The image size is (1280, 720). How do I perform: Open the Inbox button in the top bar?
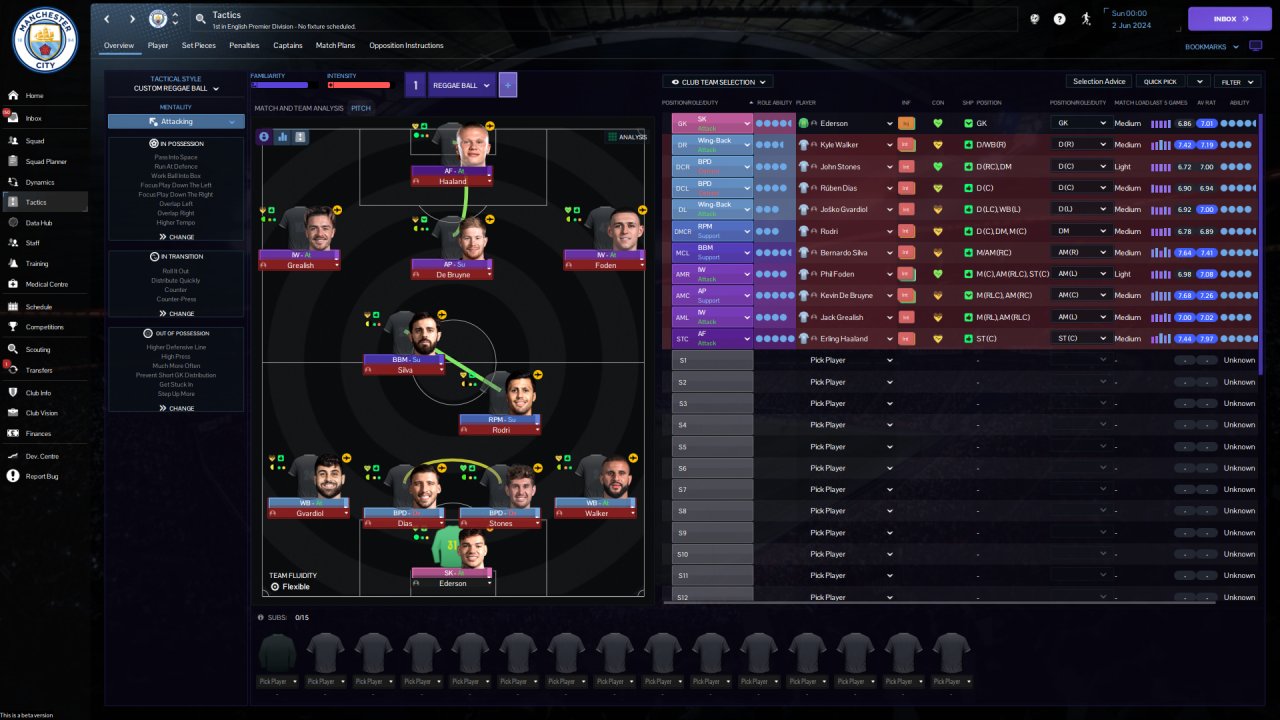(1229, 19)
